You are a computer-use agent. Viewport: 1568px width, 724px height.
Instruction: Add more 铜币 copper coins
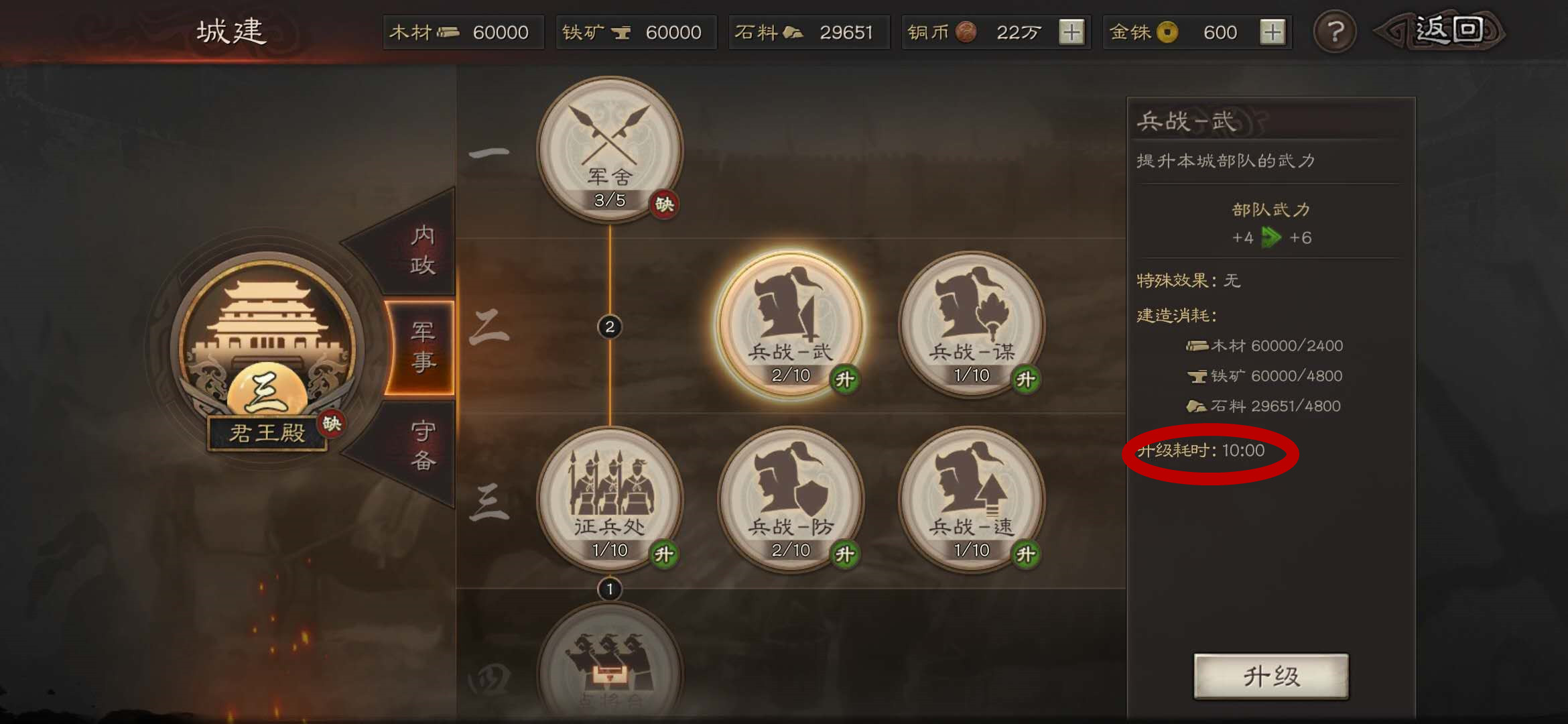1071,32
